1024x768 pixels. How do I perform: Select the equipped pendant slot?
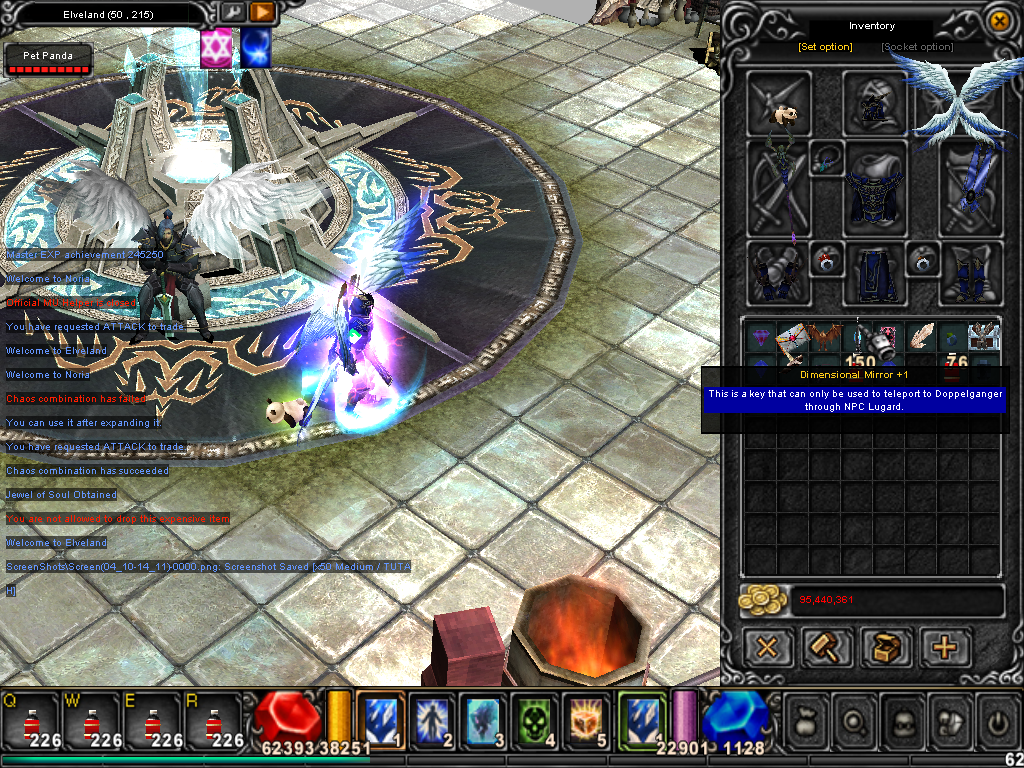[x=826, y=158]
